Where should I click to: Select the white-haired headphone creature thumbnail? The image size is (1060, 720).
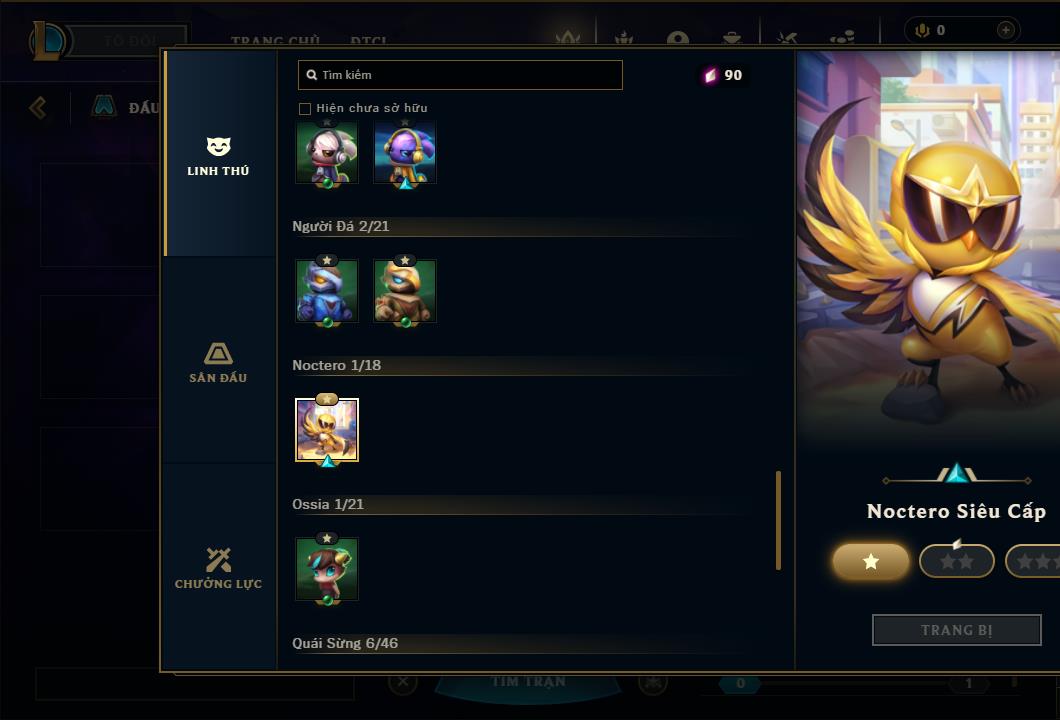coord(327,152)
